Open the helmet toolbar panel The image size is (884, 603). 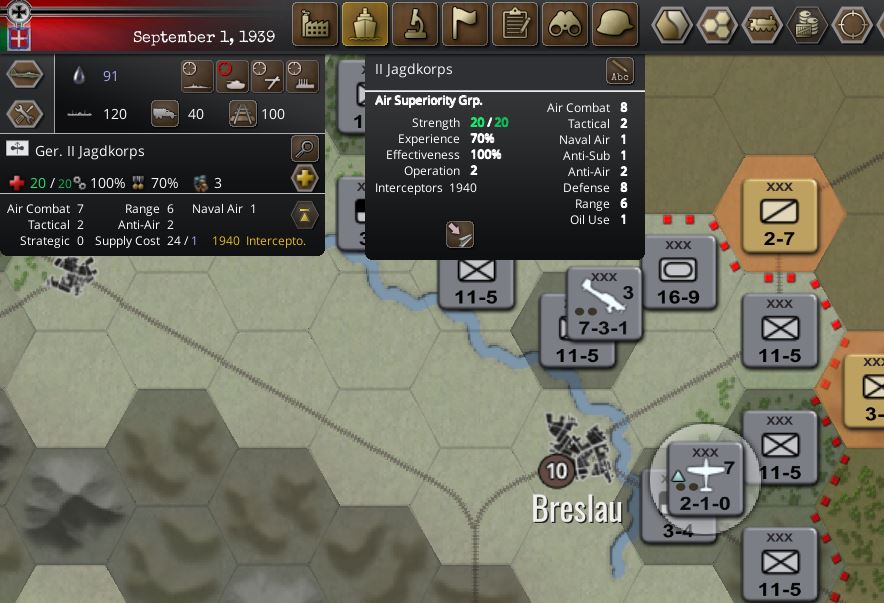pos(615,24)
